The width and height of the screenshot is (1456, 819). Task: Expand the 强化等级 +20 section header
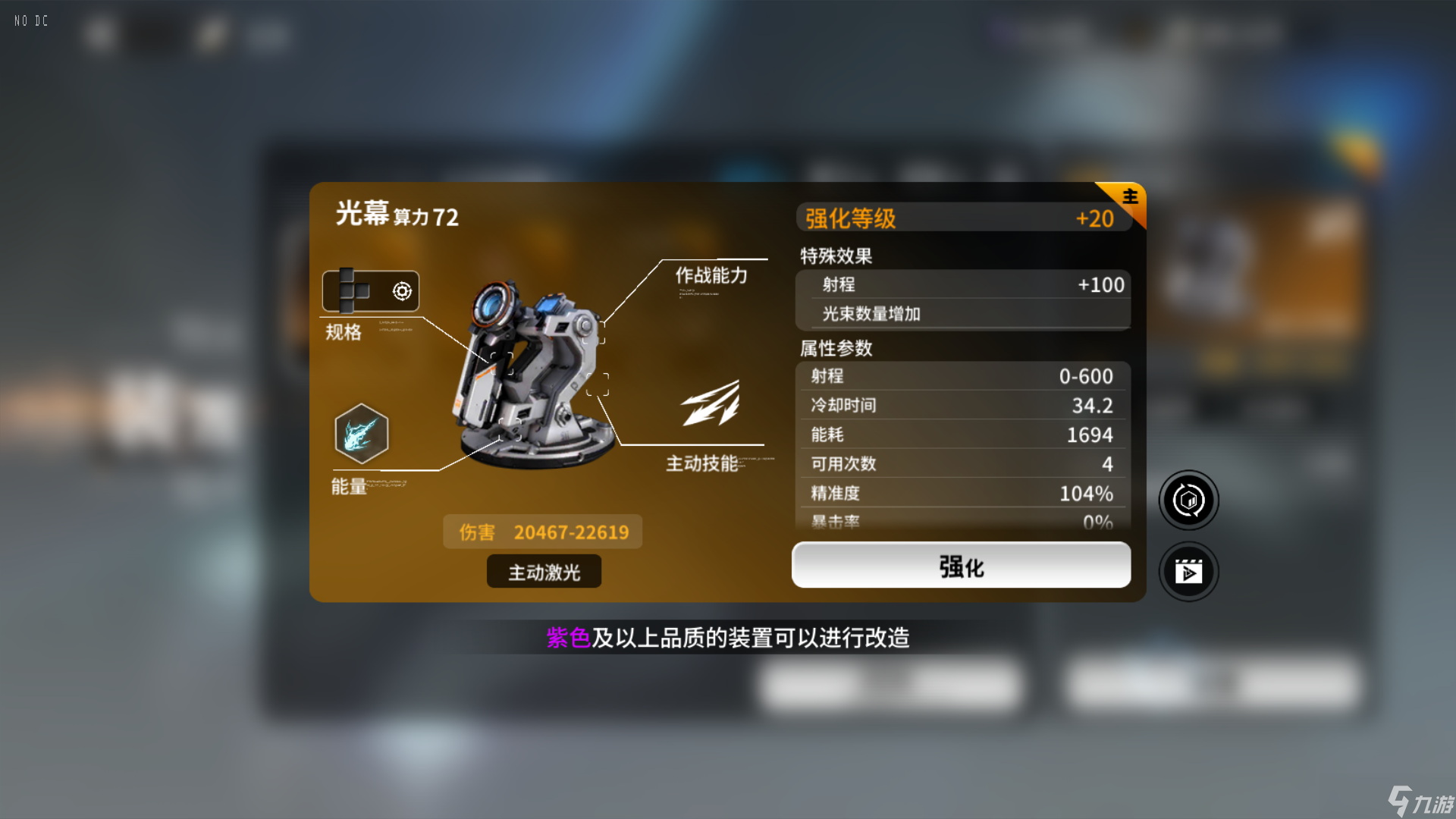point(962,218)
